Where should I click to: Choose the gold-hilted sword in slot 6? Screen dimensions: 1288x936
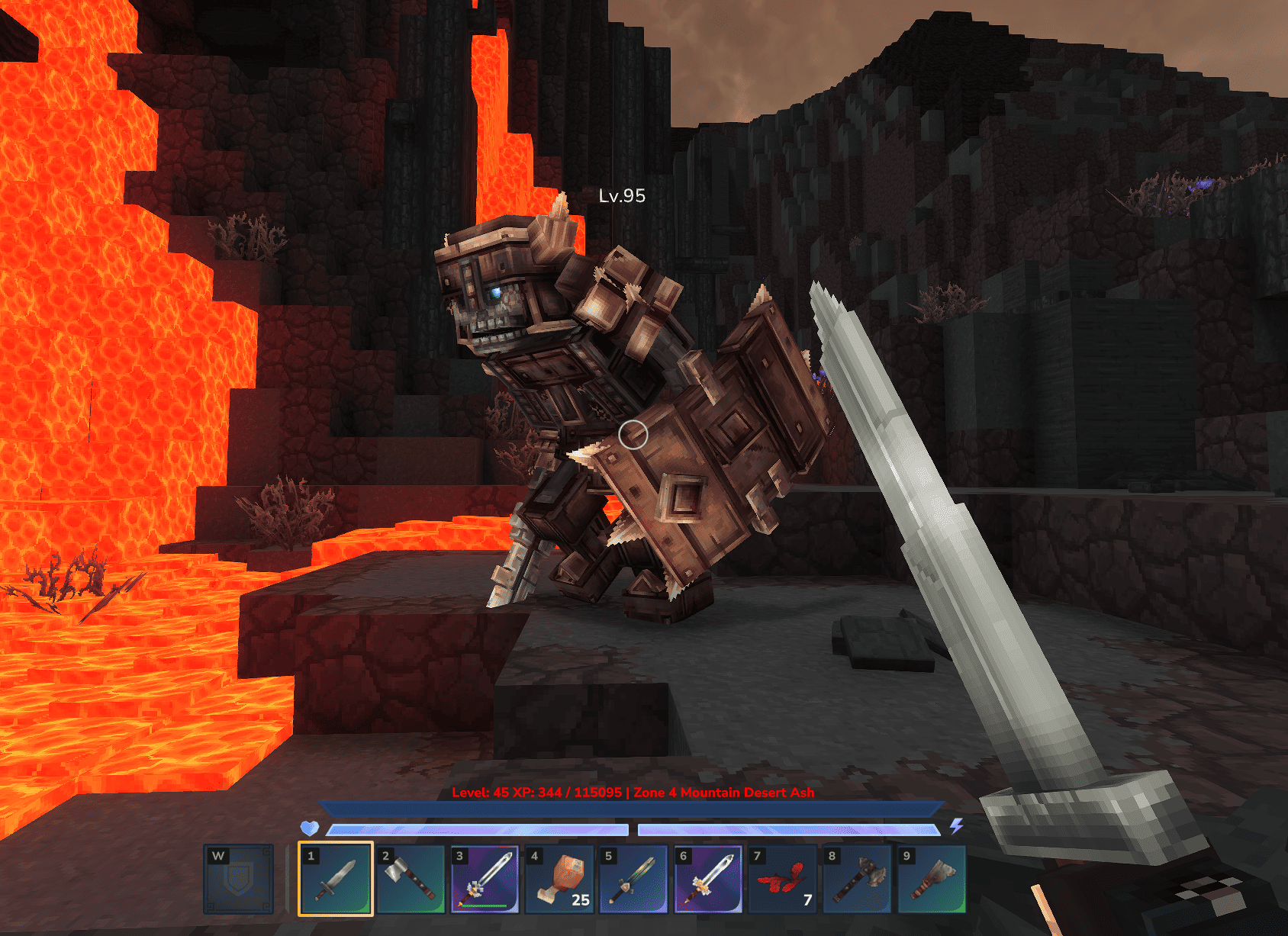coord(708,879)
